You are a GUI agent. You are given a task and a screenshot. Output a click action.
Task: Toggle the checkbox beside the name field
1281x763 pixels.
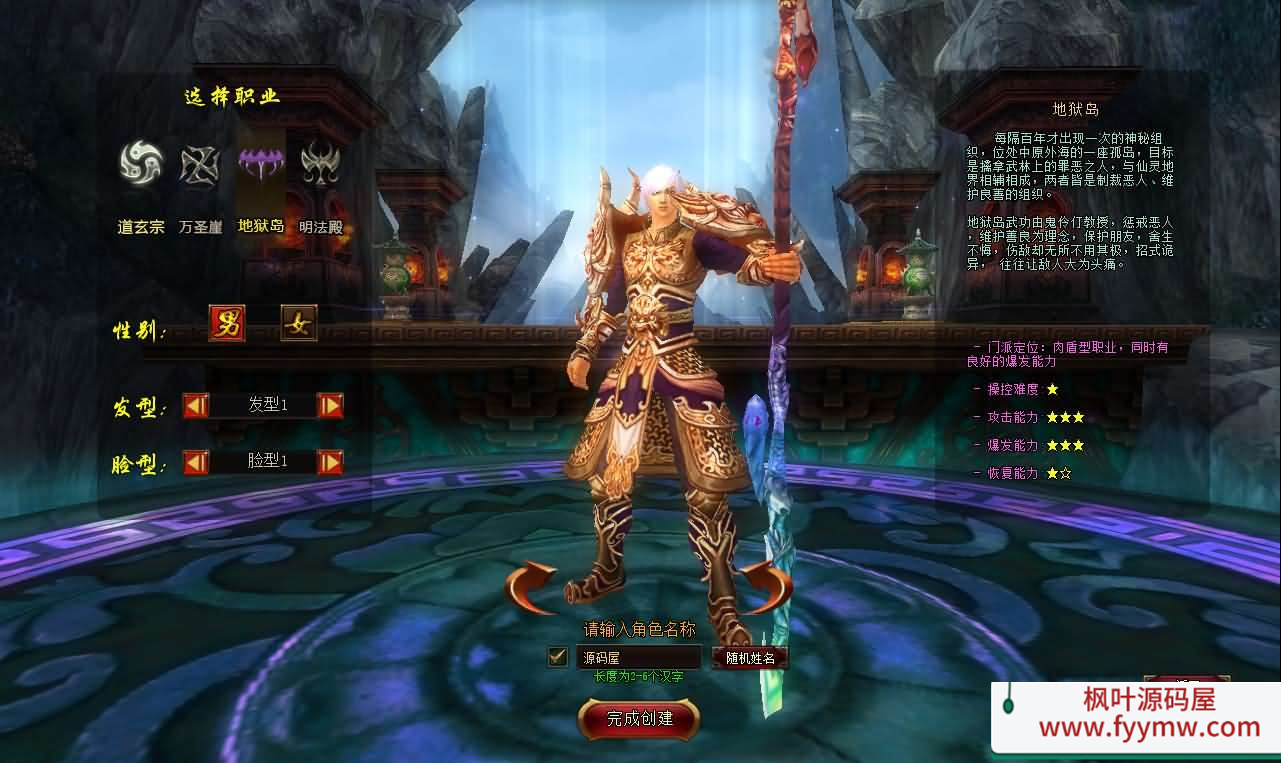(x=558, y=657)
